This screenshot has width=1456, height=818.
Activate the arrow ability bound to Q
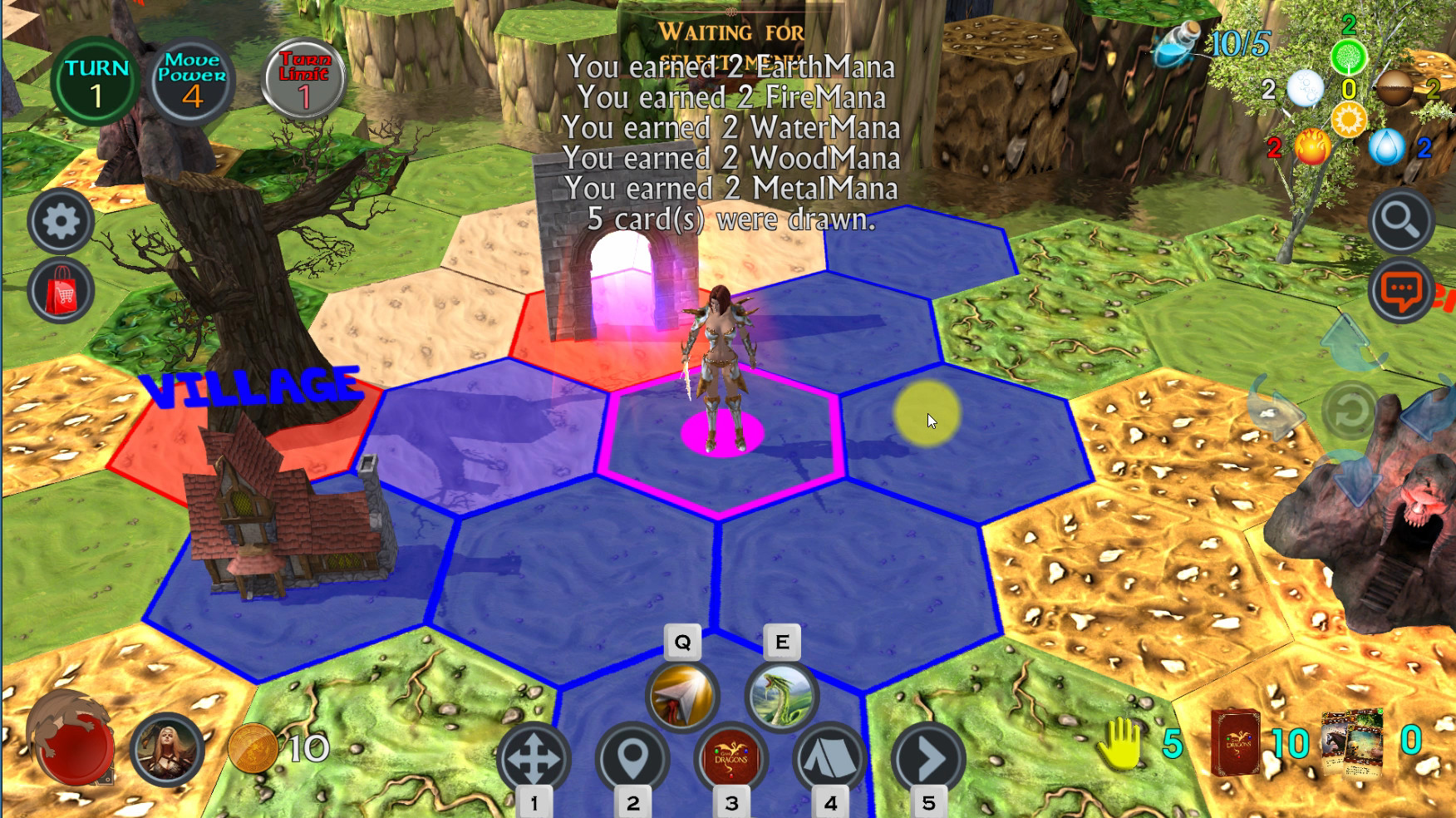(680, 697)
